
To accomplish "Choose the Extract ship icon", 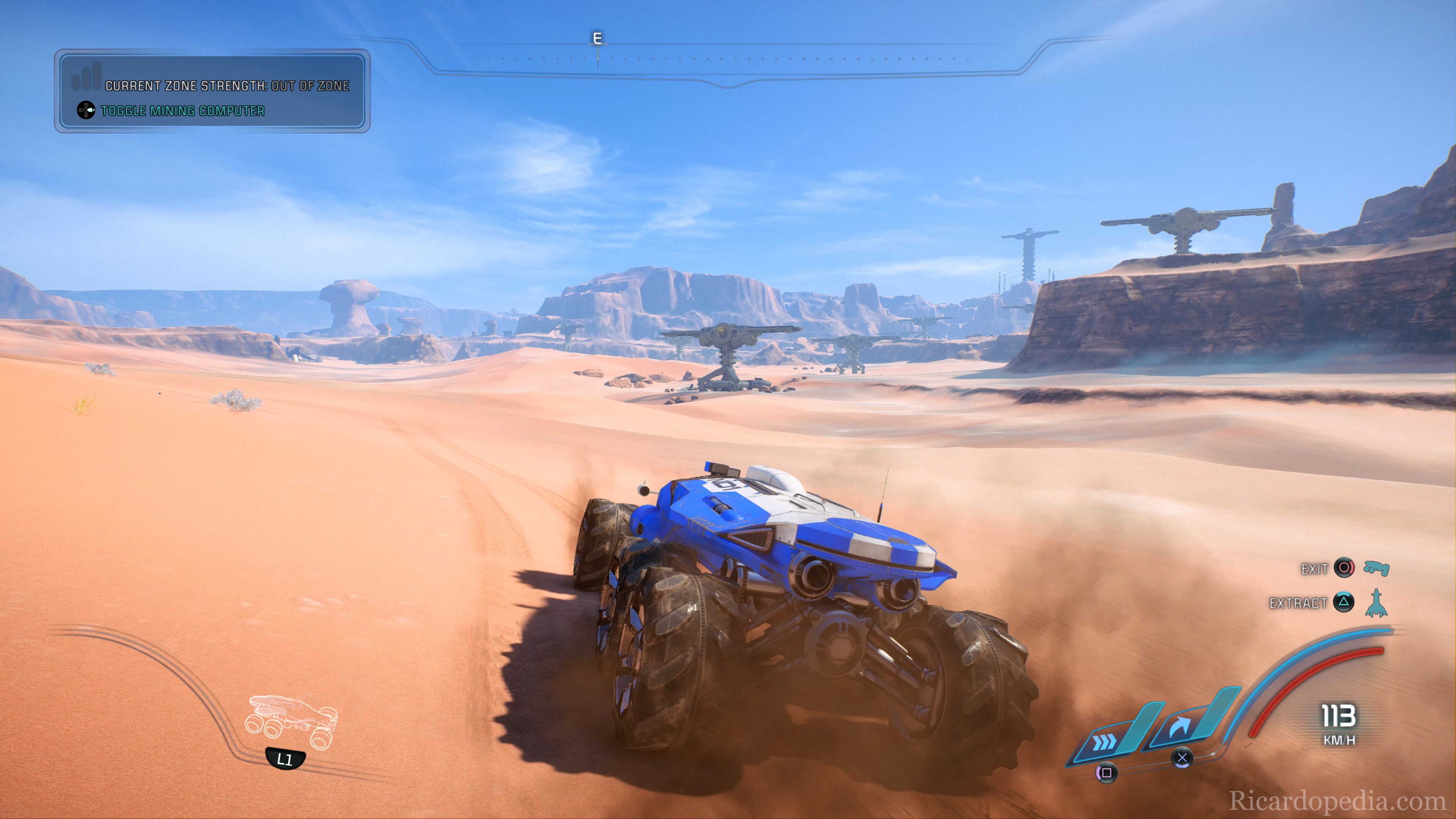I will 1376,602.
